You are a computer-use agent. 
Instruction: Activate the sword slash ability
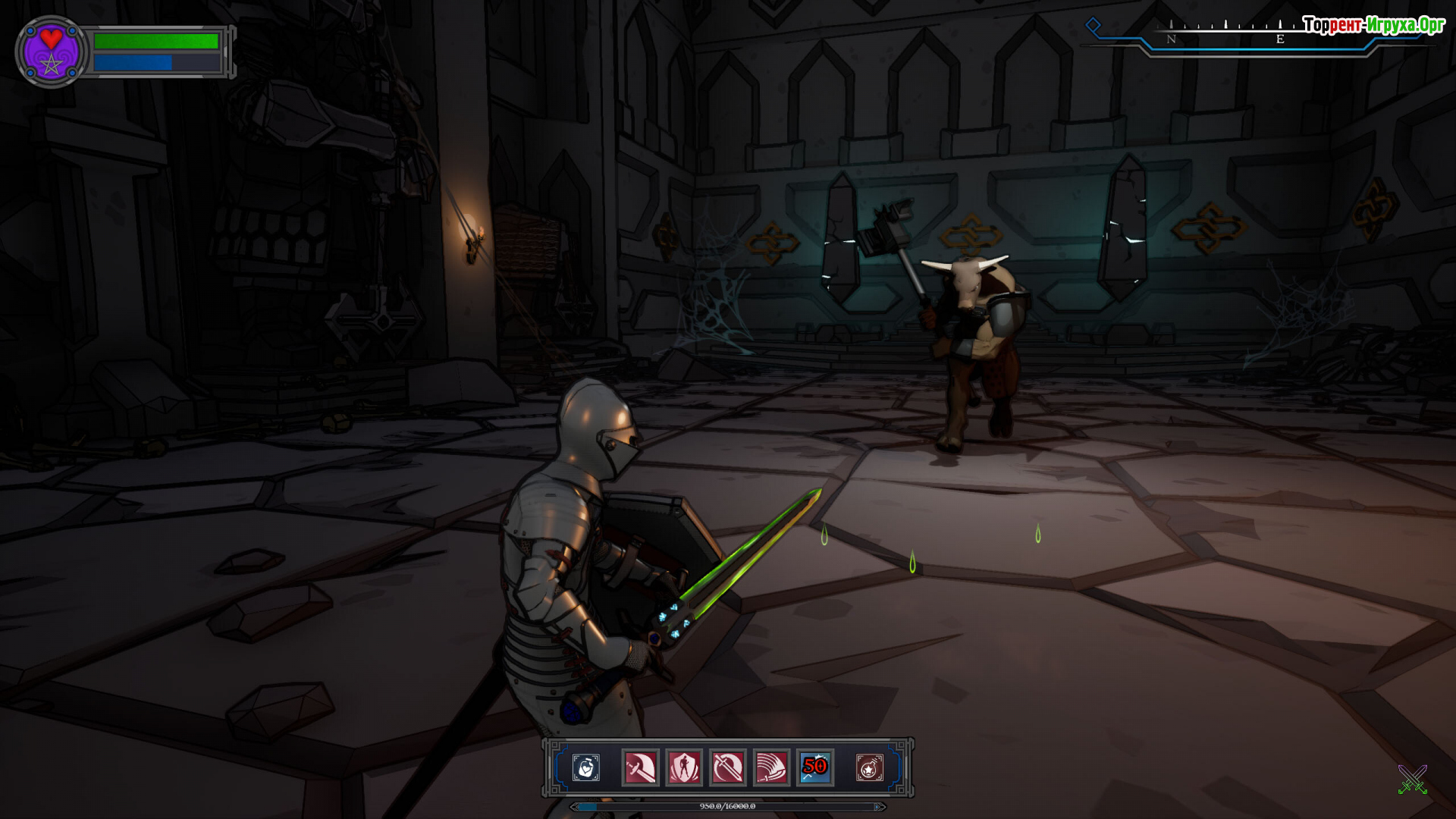pyautogui.click(x=640, y=768)
